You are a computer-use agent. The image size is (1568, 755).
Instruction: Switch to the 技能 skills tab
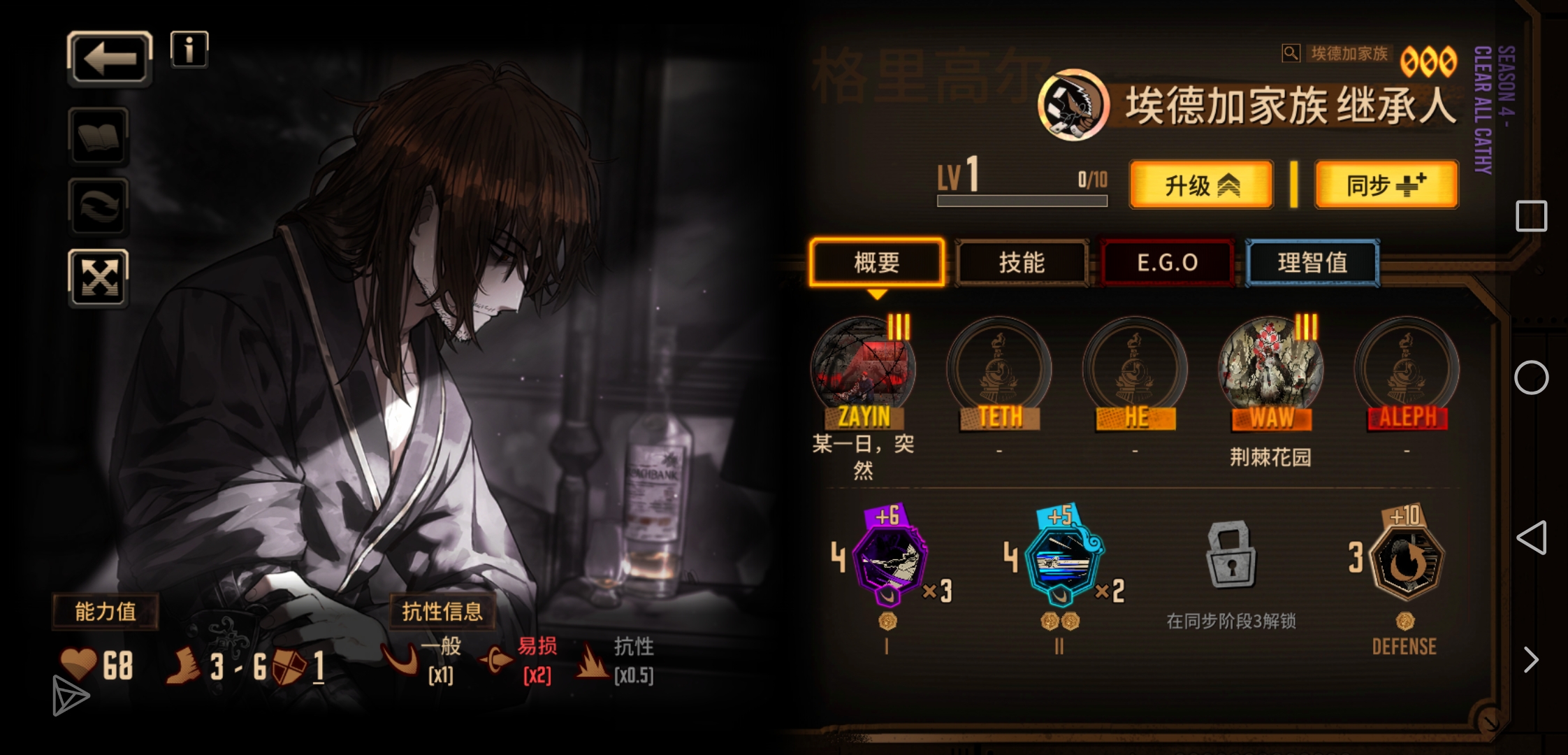(x=1022, y=263)
